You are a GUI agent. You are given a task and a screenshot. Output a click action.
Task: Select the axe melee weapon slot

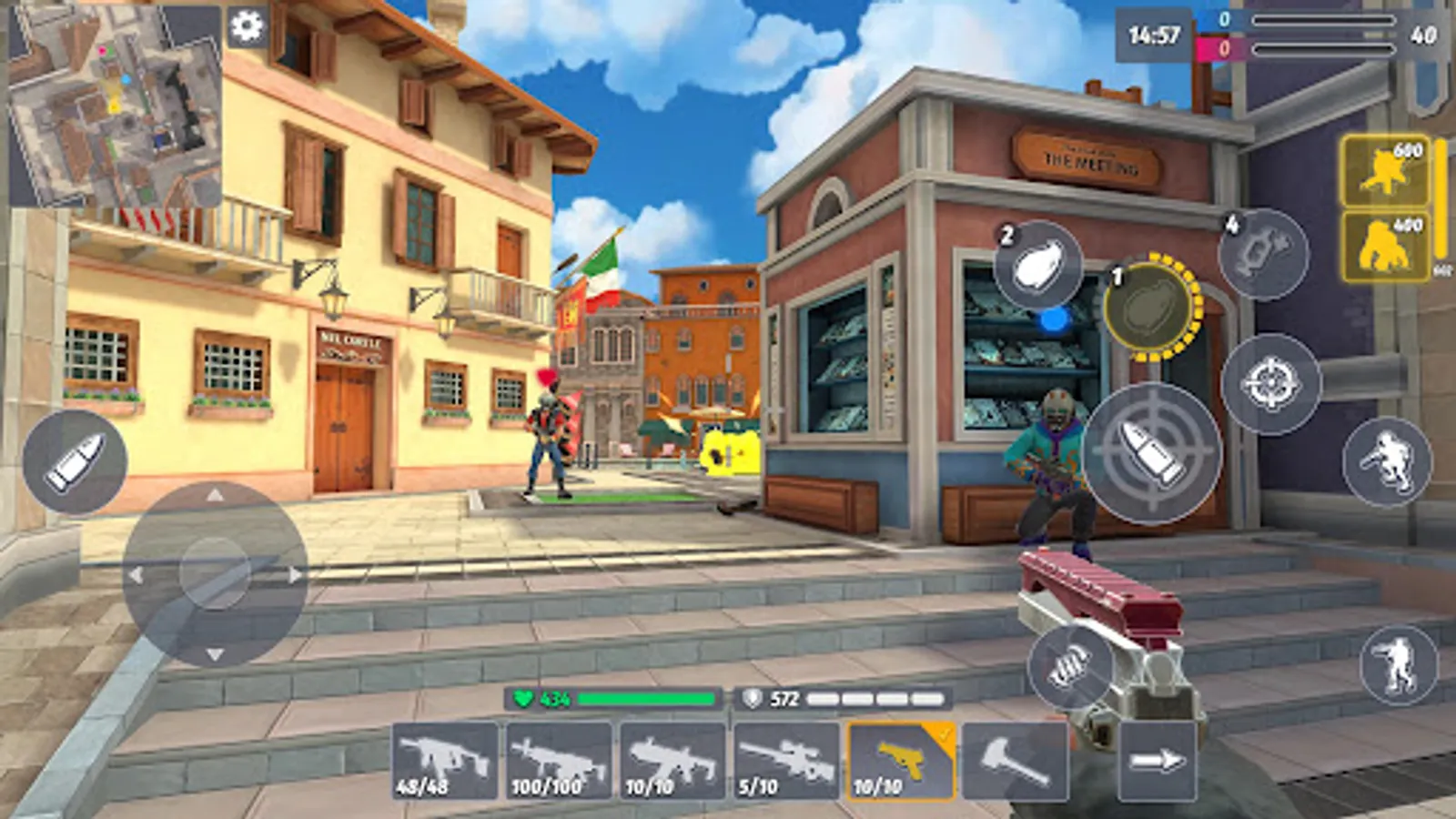(x=1016, y=758)
